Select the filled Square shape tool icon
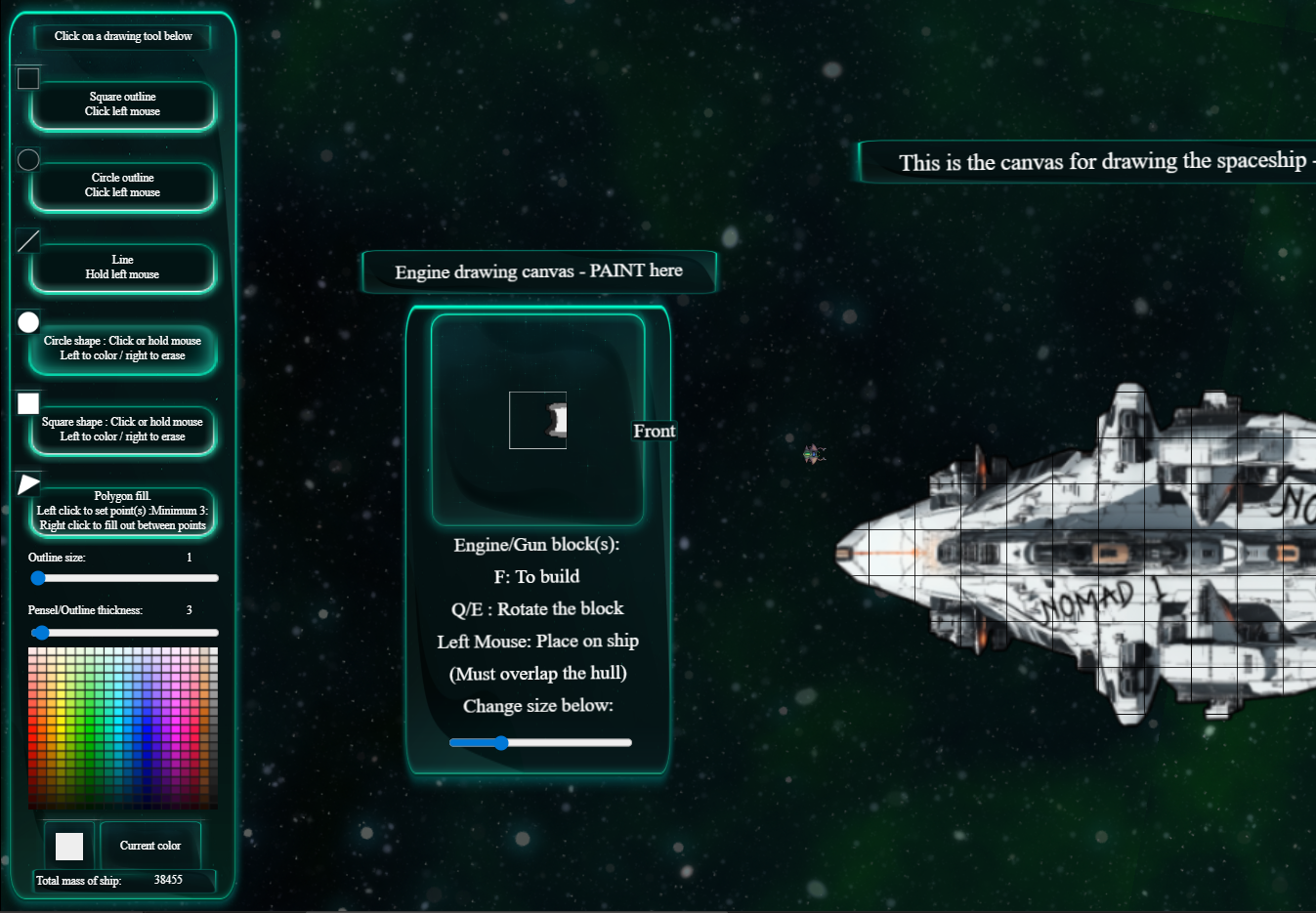Screen dimensions: 1316x913 [28, 402]
